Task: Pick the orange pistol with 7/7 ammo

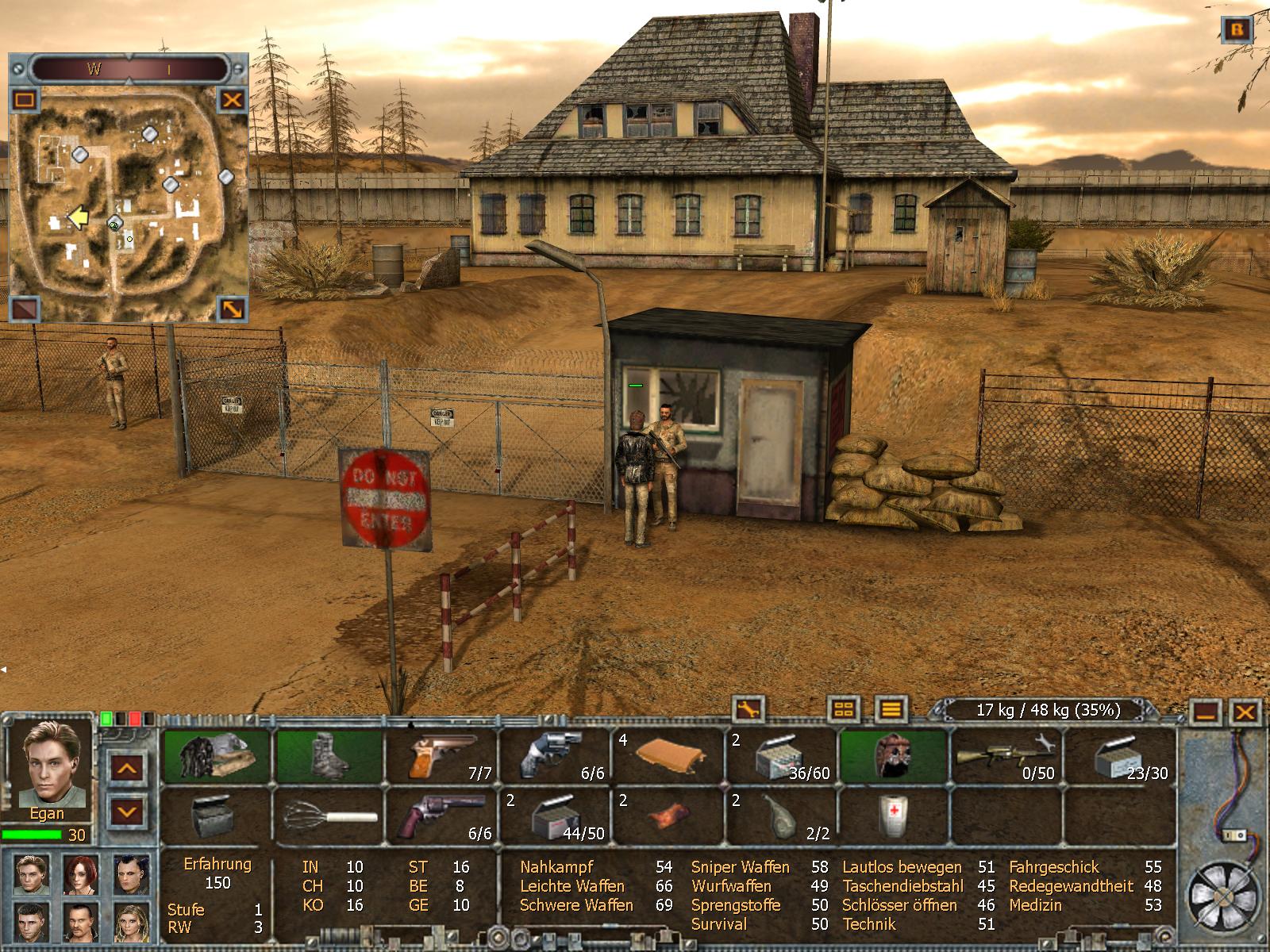Action: [x=442, y=757]
